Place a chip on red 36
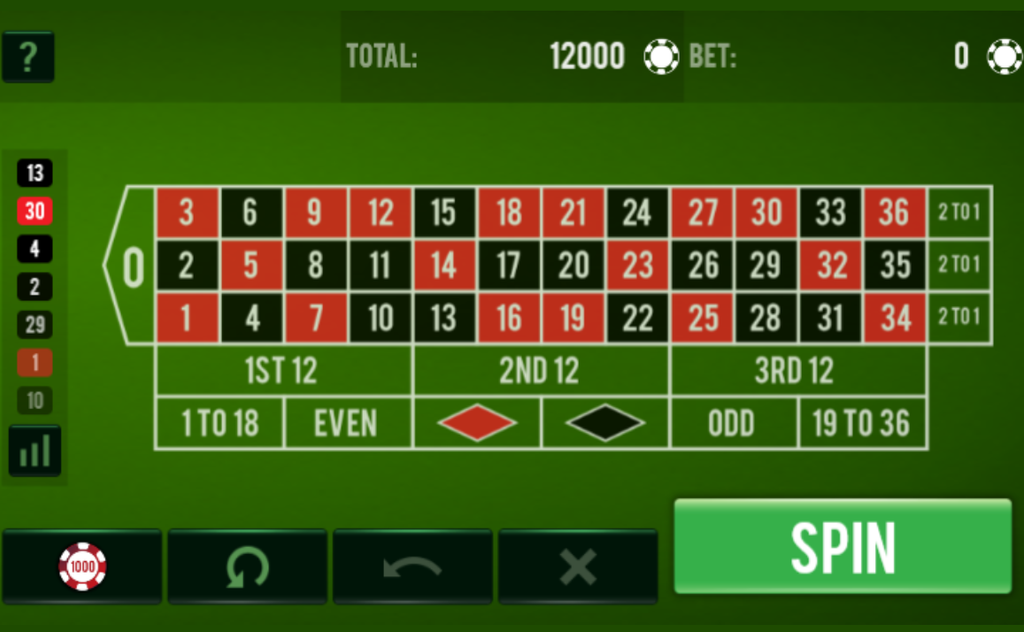1024x632 pixels. pos(894,212)
